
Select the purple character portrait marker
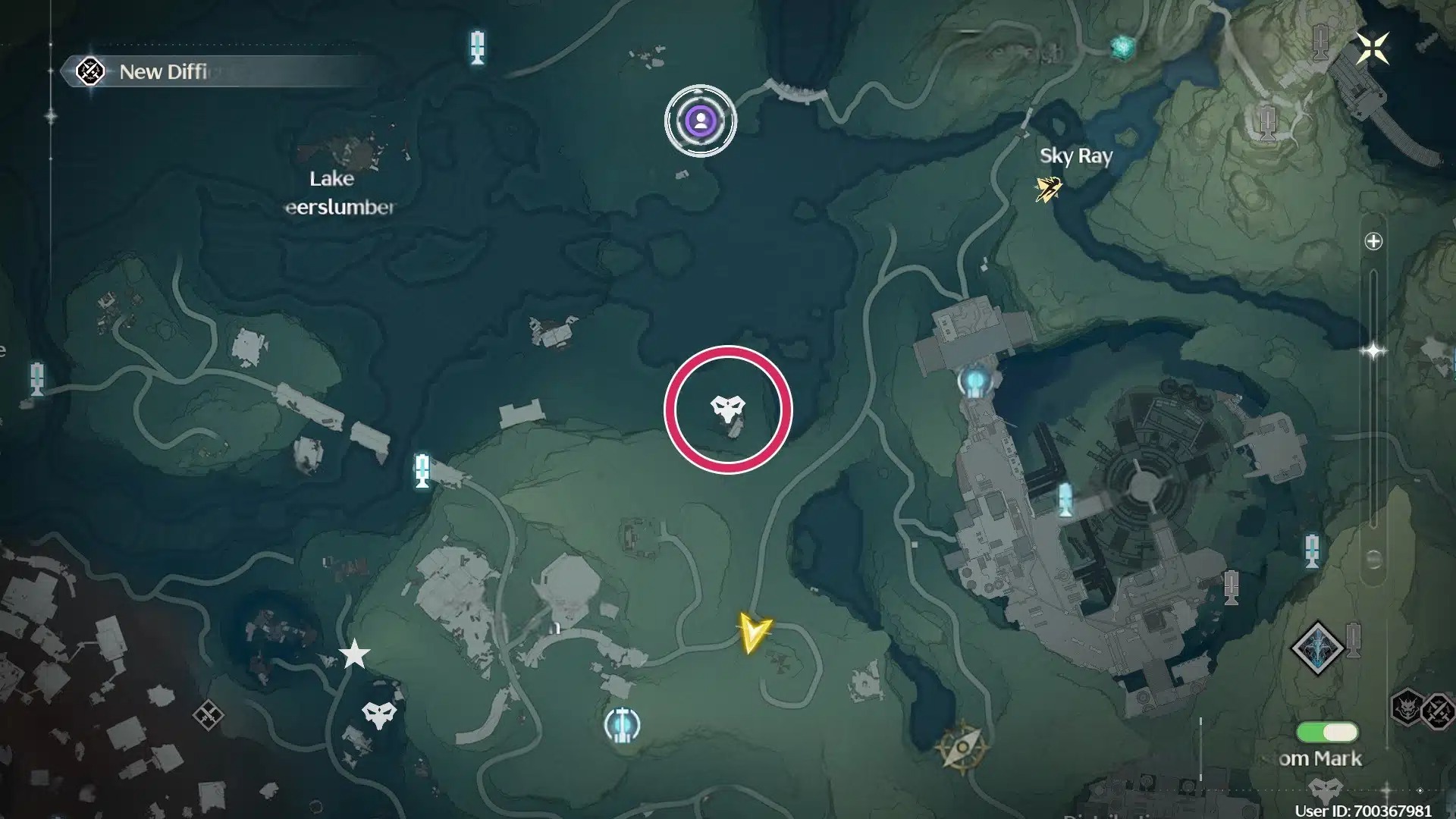click(x=701, y=121)
